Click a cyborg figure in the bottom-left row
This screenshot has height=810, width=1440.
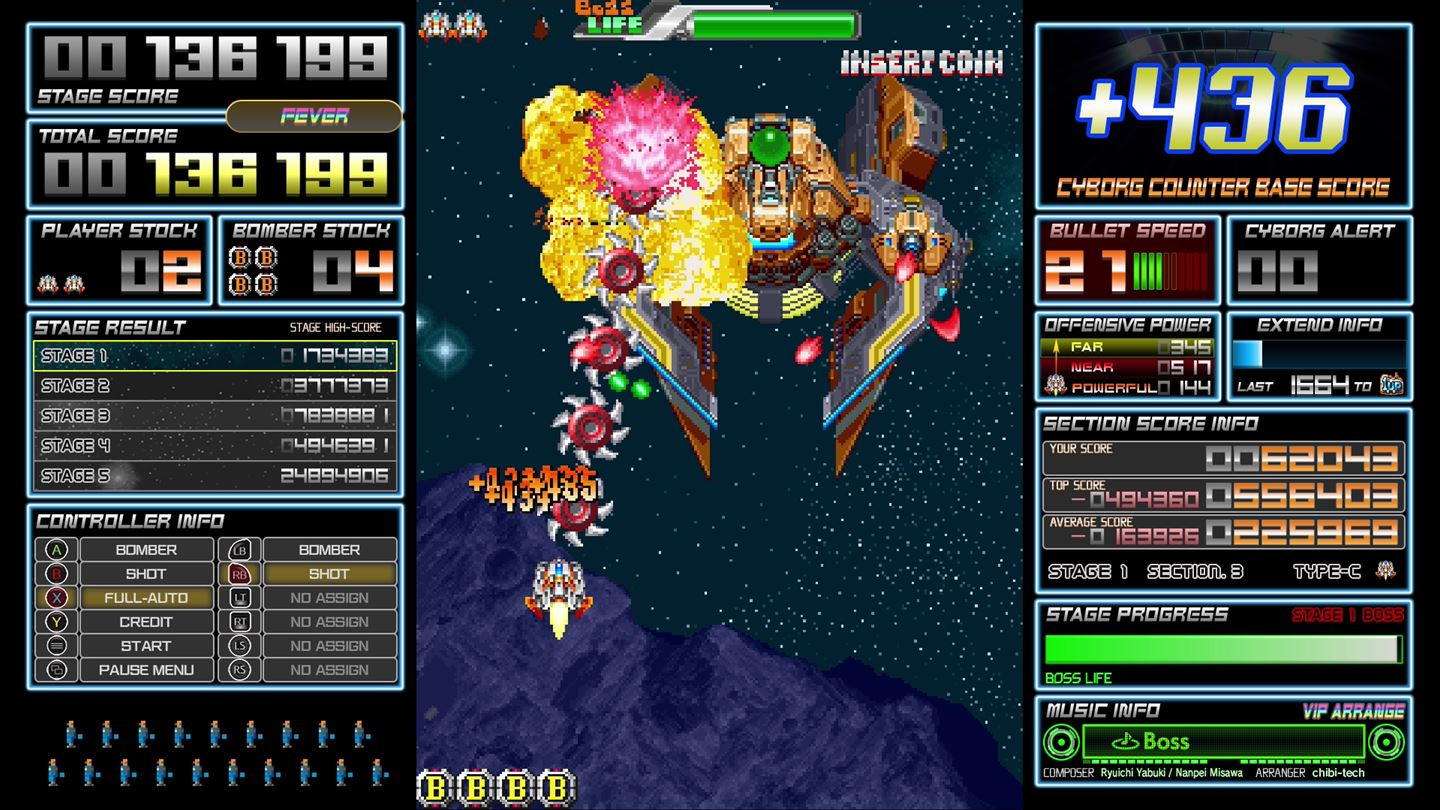[71, 732]
